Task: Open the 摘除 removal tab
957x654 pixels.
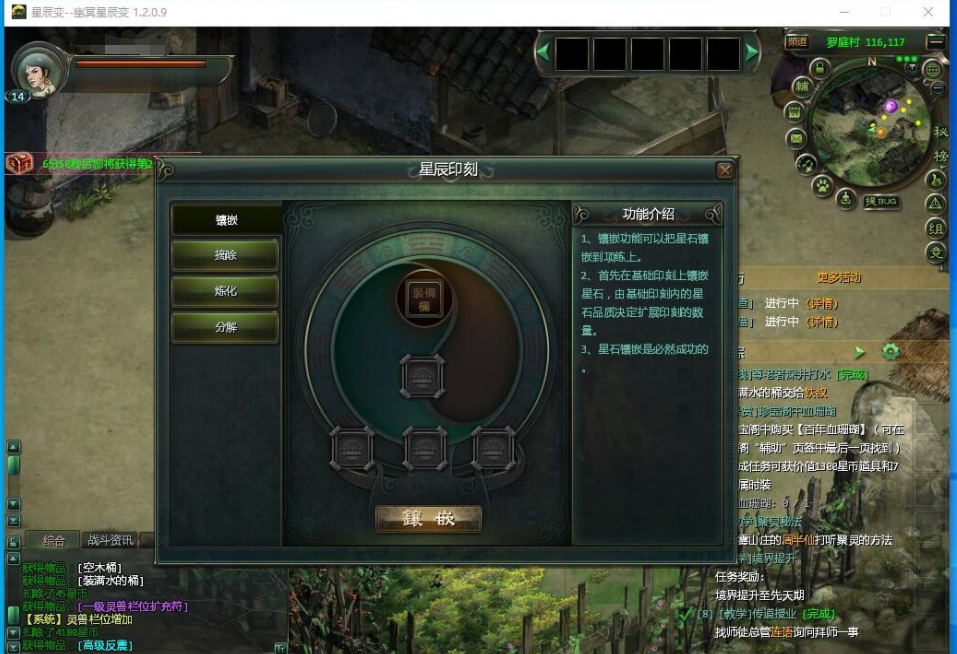Action: coord(226,256)
